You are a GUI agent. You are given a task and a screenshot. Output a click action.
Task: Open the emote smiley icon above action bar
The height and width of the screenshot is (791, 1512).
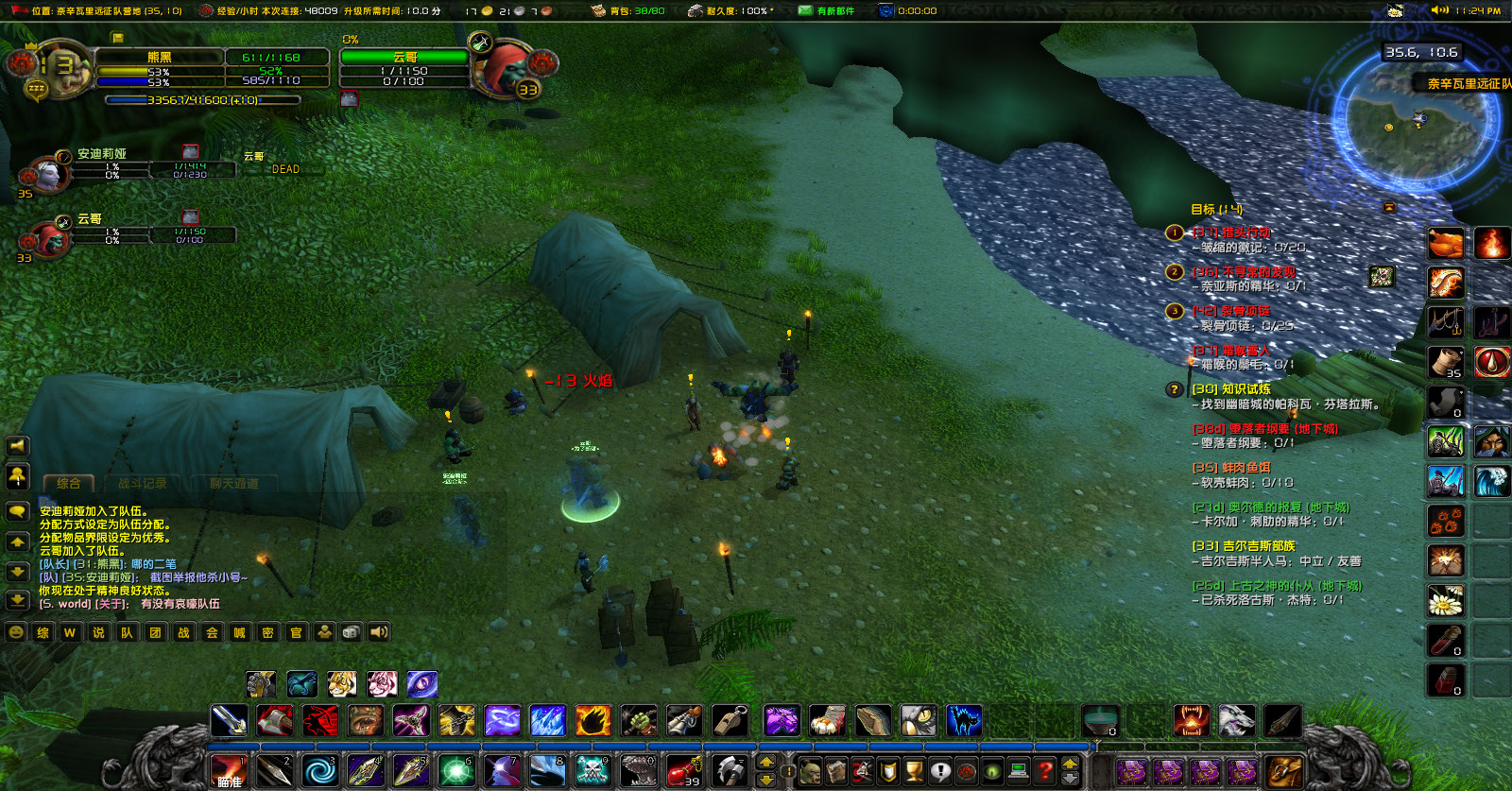tap(15, 632)
